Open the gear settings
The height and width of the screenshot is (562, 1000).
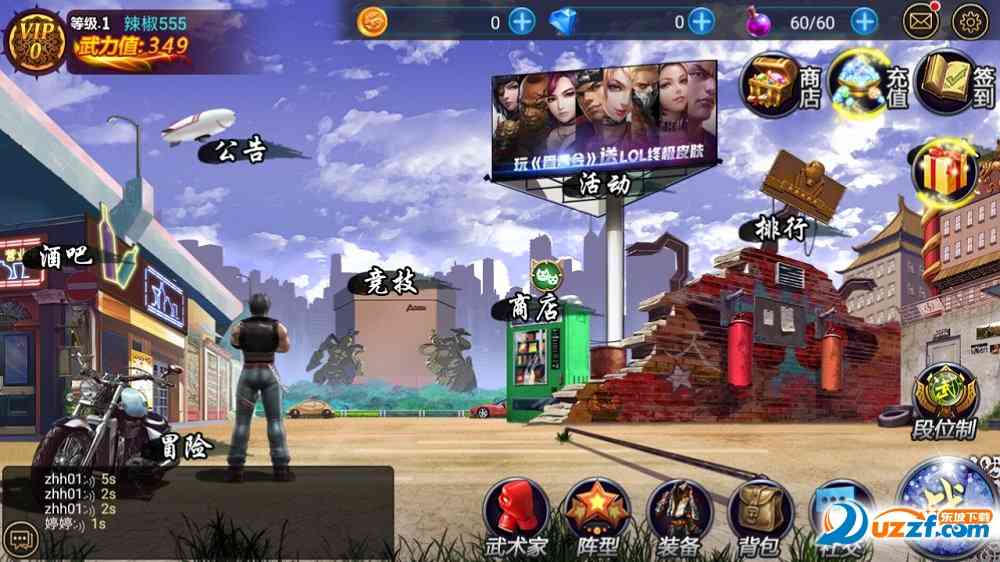[970, 21]
